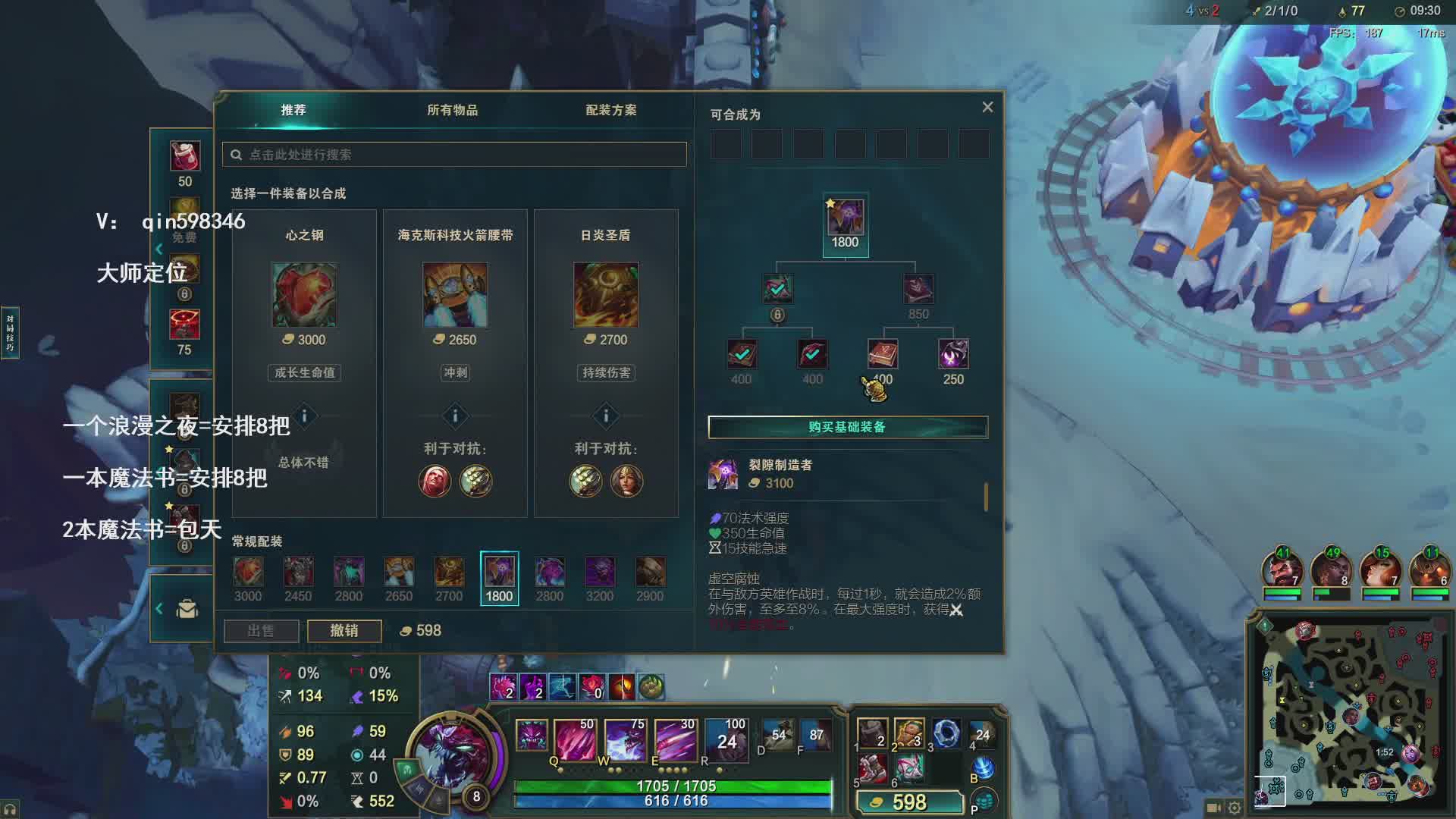Image resolution: width=1456 pixels, height=819 pixels.
Task: Close the item shop window
Action: [987, 108]
